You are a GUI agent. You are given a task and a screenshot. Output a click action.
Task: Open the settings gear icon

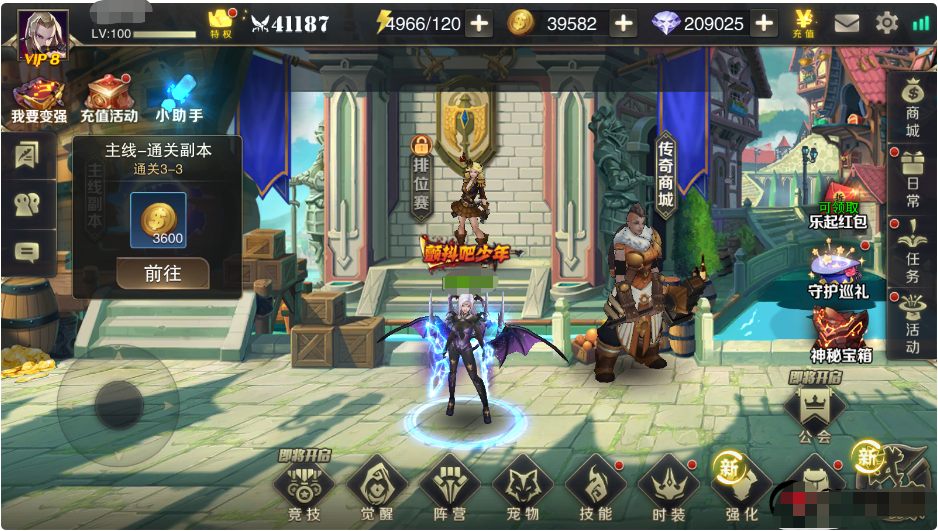[886, 23]
